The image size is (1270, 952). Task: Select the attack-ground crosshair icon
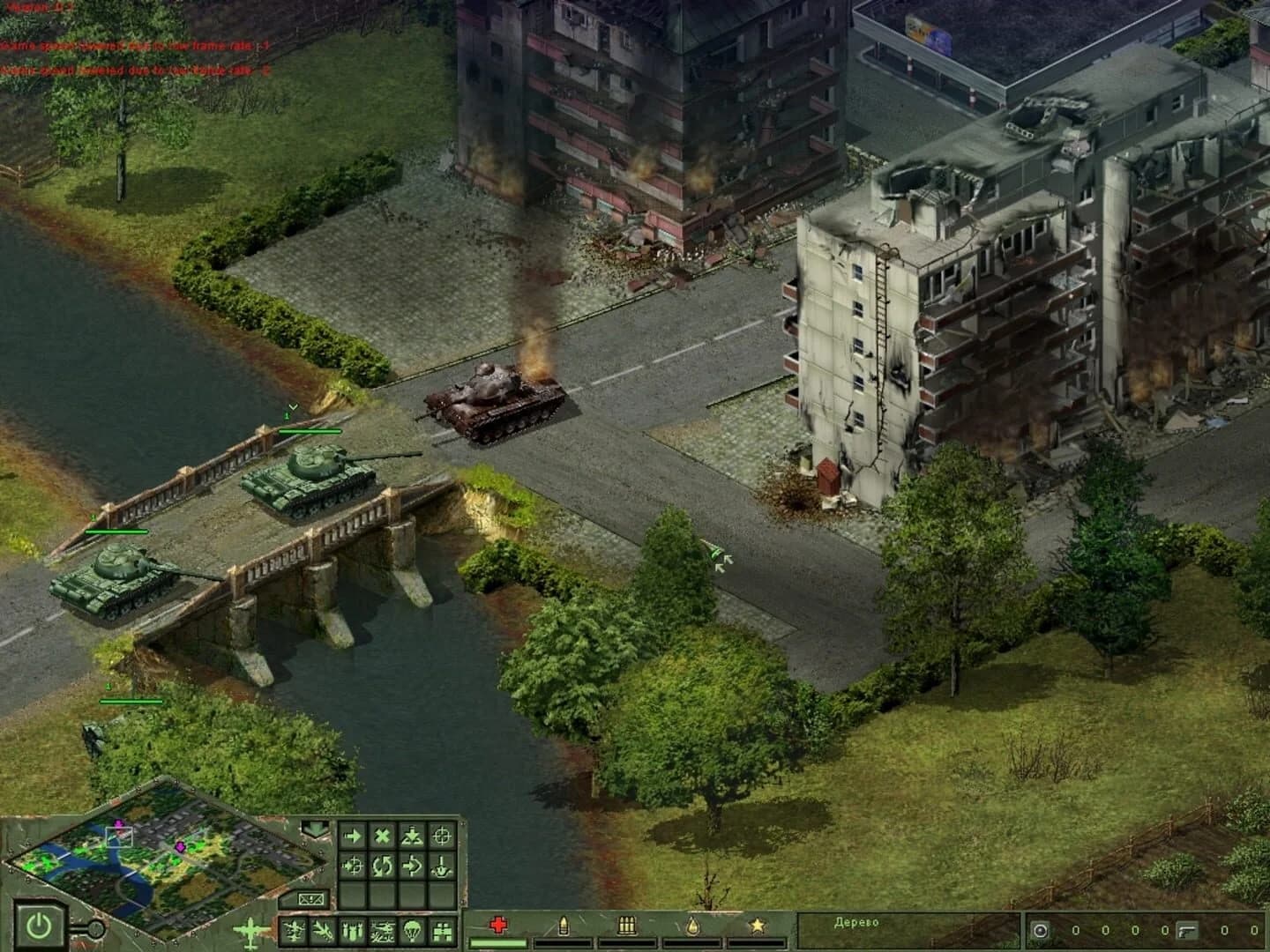pyautogui.click(x=441, y=836)
